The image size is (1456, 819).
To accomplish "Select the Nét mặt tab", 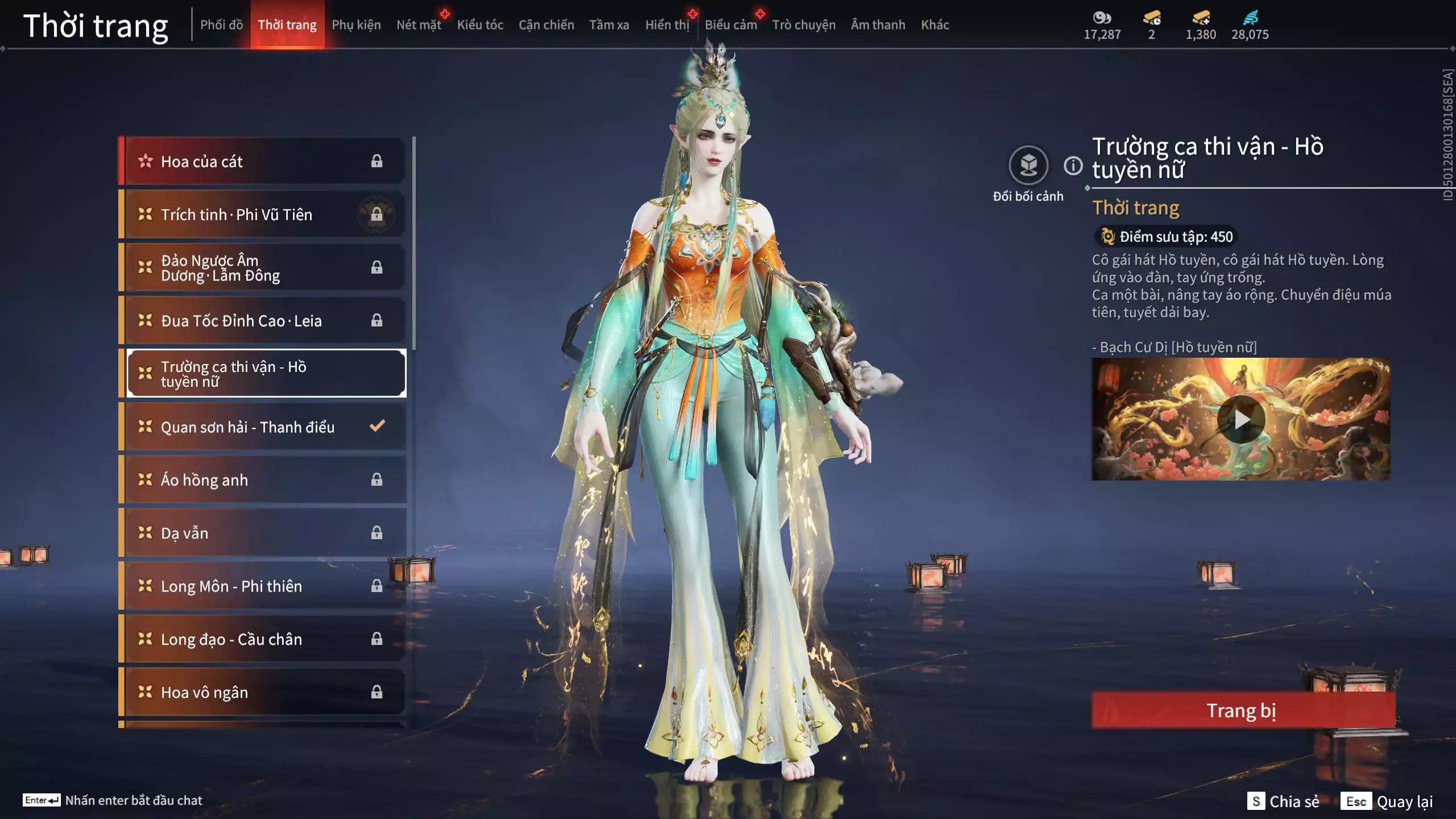I will [419, 24].
